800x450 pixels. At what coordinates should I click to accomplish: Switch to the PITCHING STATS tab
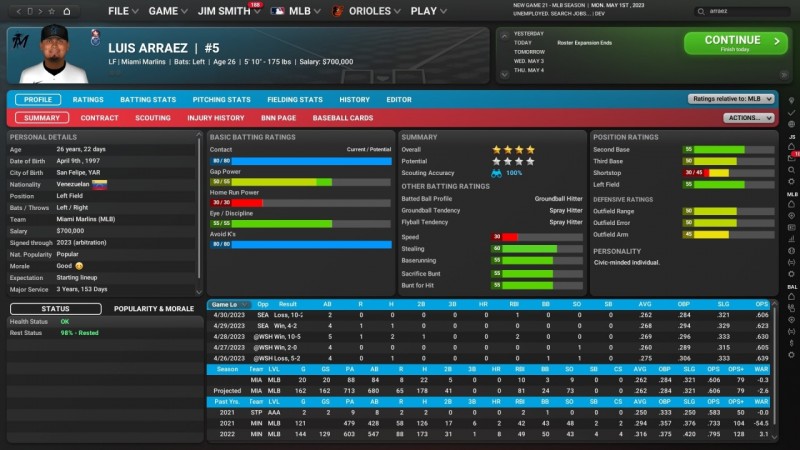[221, 100]
